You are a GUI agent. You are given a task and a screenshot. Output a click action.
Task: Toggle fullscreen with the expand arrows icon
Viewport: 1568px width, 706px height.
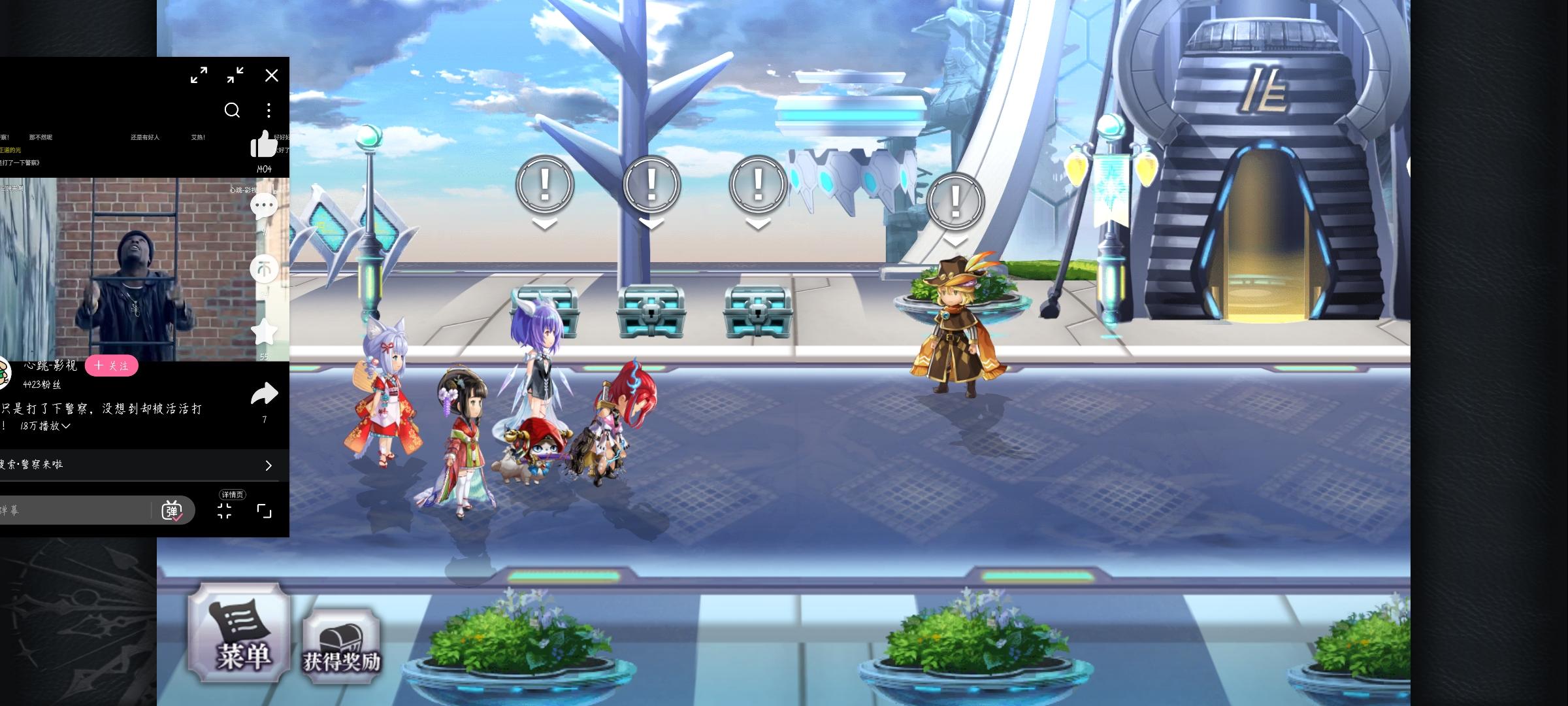[199, 75]
